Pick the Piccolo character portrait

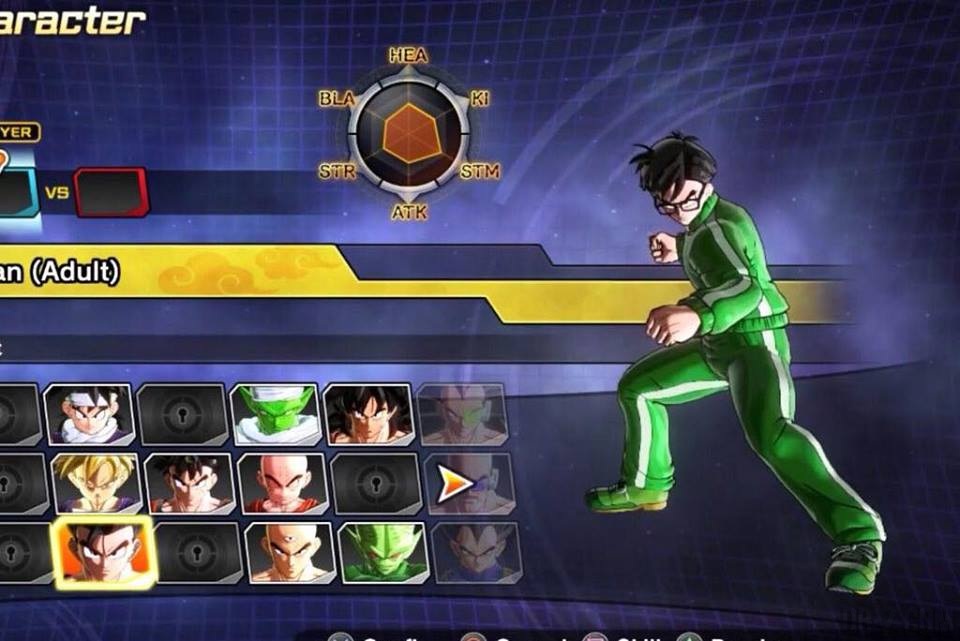point(275,414)
